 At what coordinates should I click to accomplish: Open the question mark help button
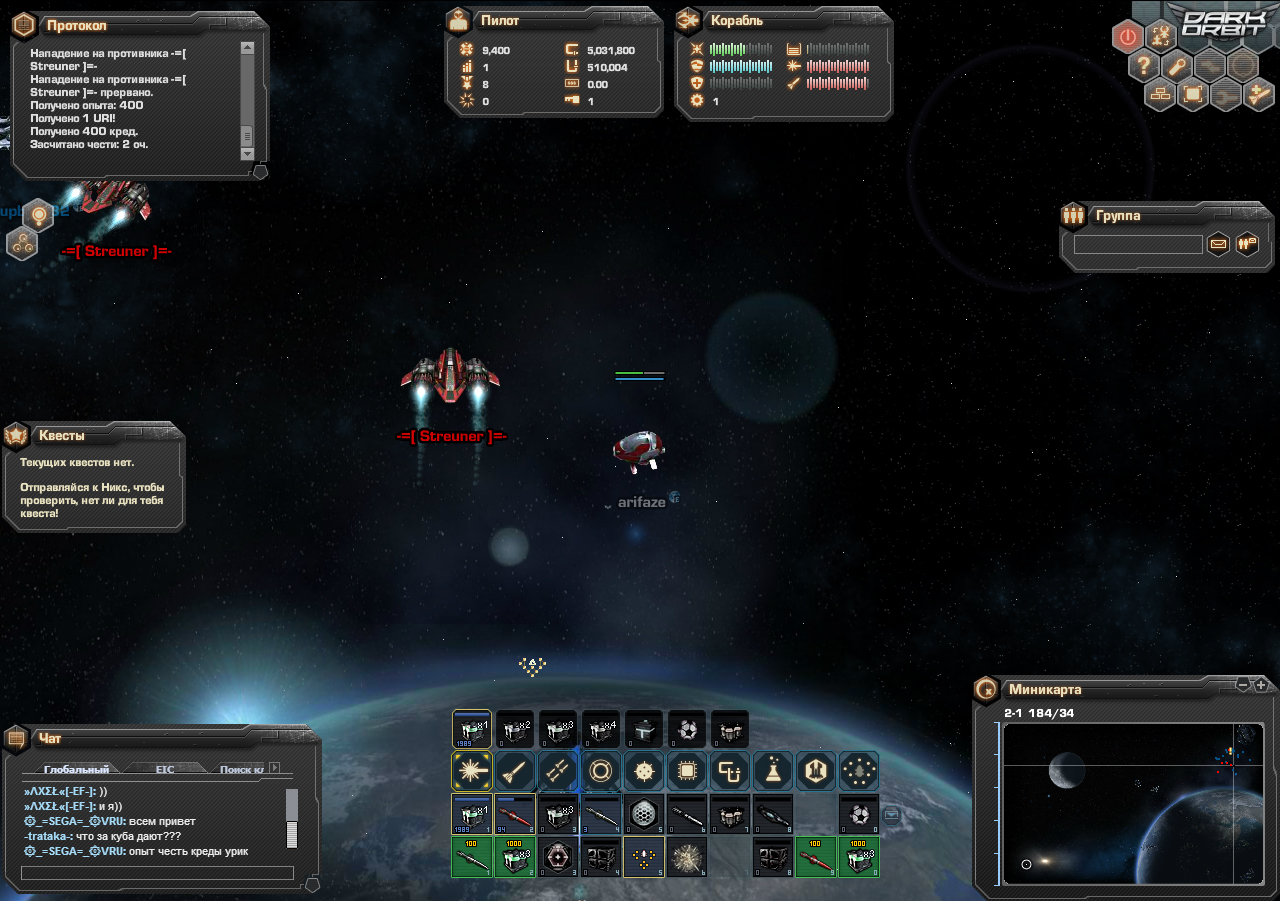1144,66
